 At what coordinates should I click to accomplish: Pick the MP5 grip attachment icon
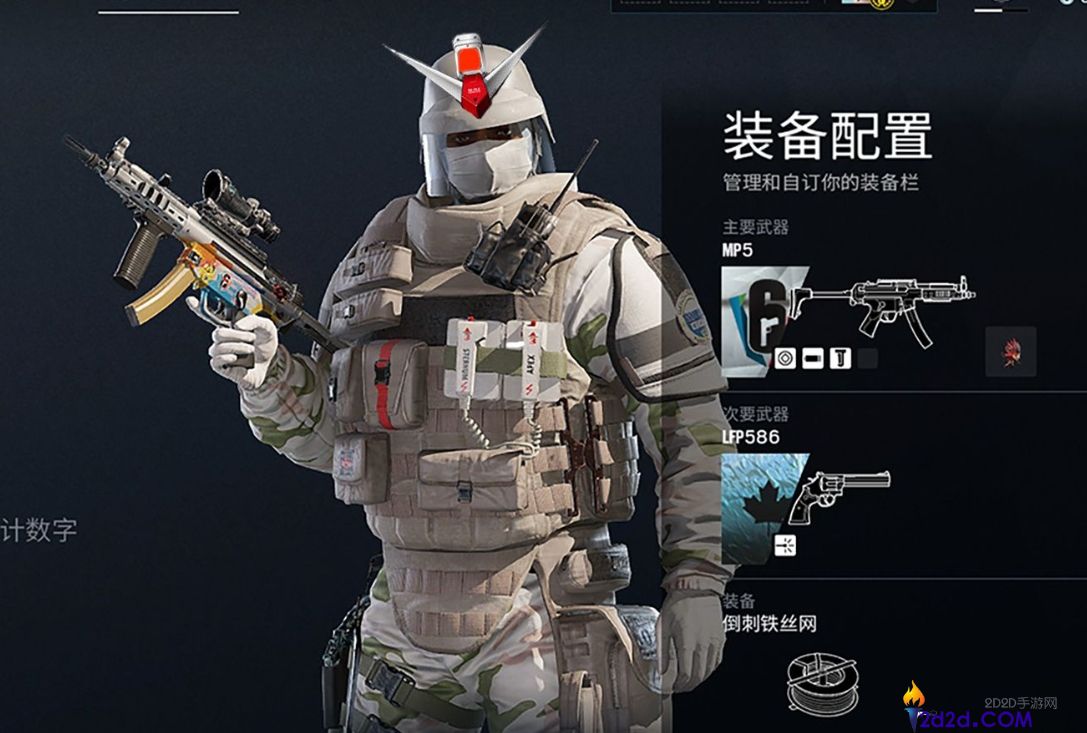coord(840,358)
